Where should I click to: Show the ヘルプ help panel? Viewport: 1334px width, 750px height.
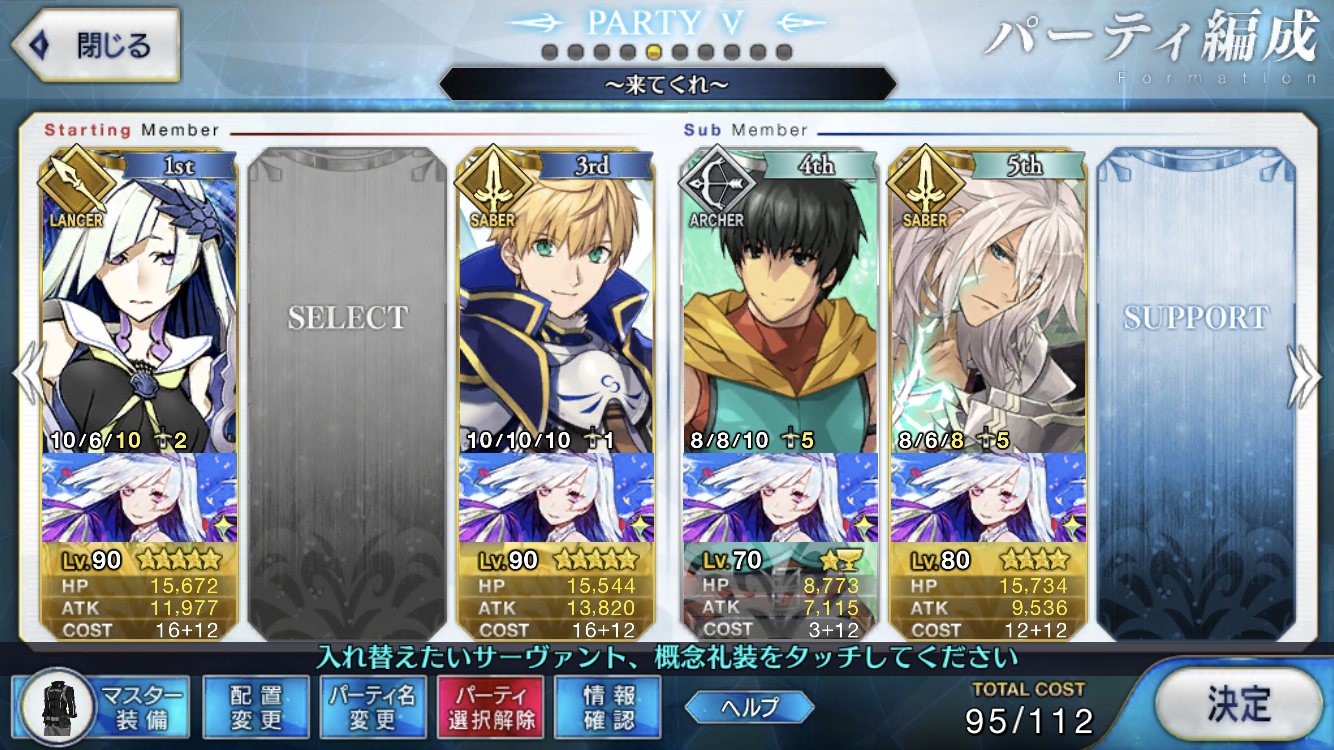[x=748, y=706]
